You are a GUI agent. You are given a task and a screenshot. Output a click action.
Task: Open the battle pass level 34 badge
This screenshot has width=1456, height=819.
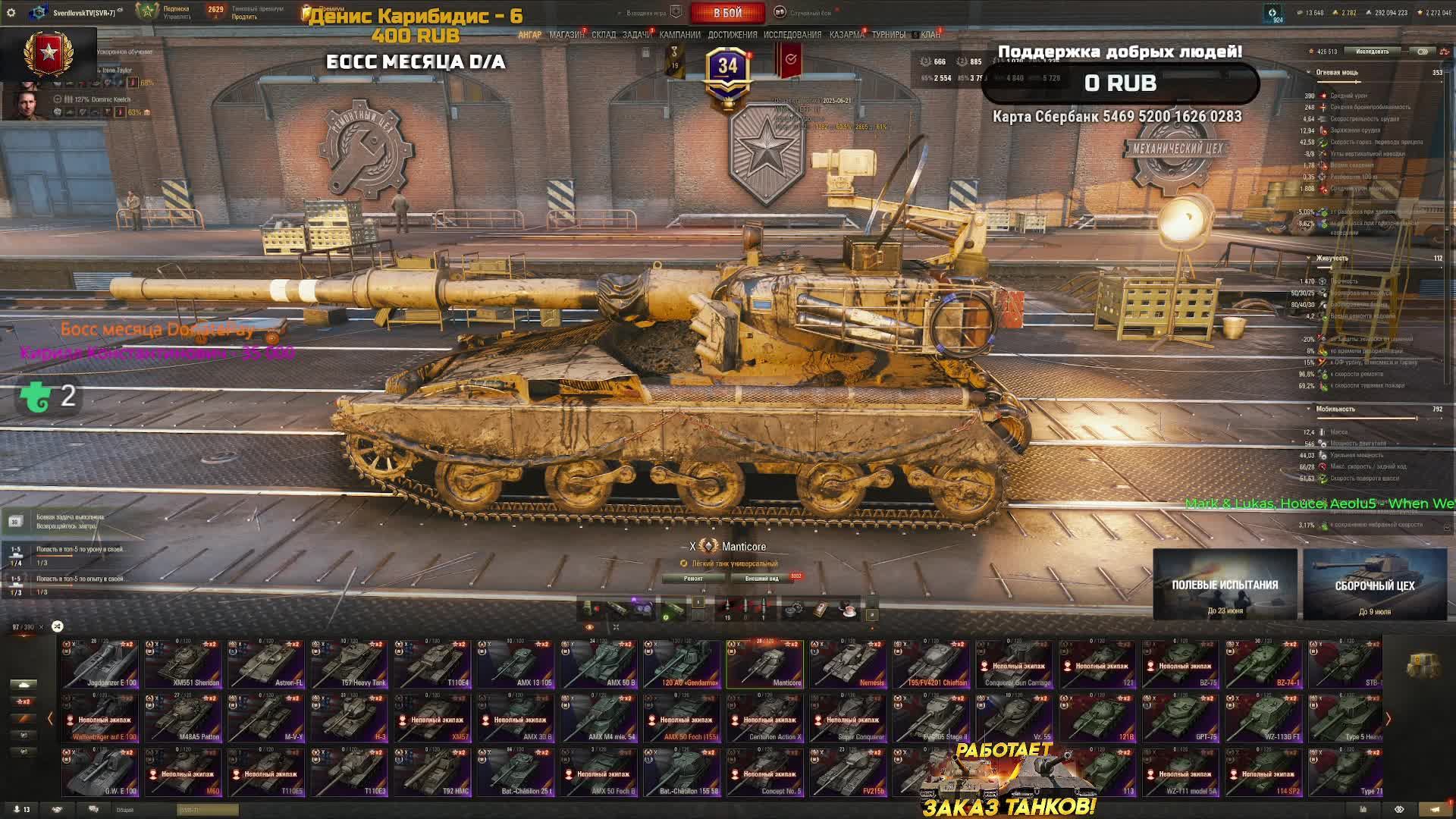point(727,68)
